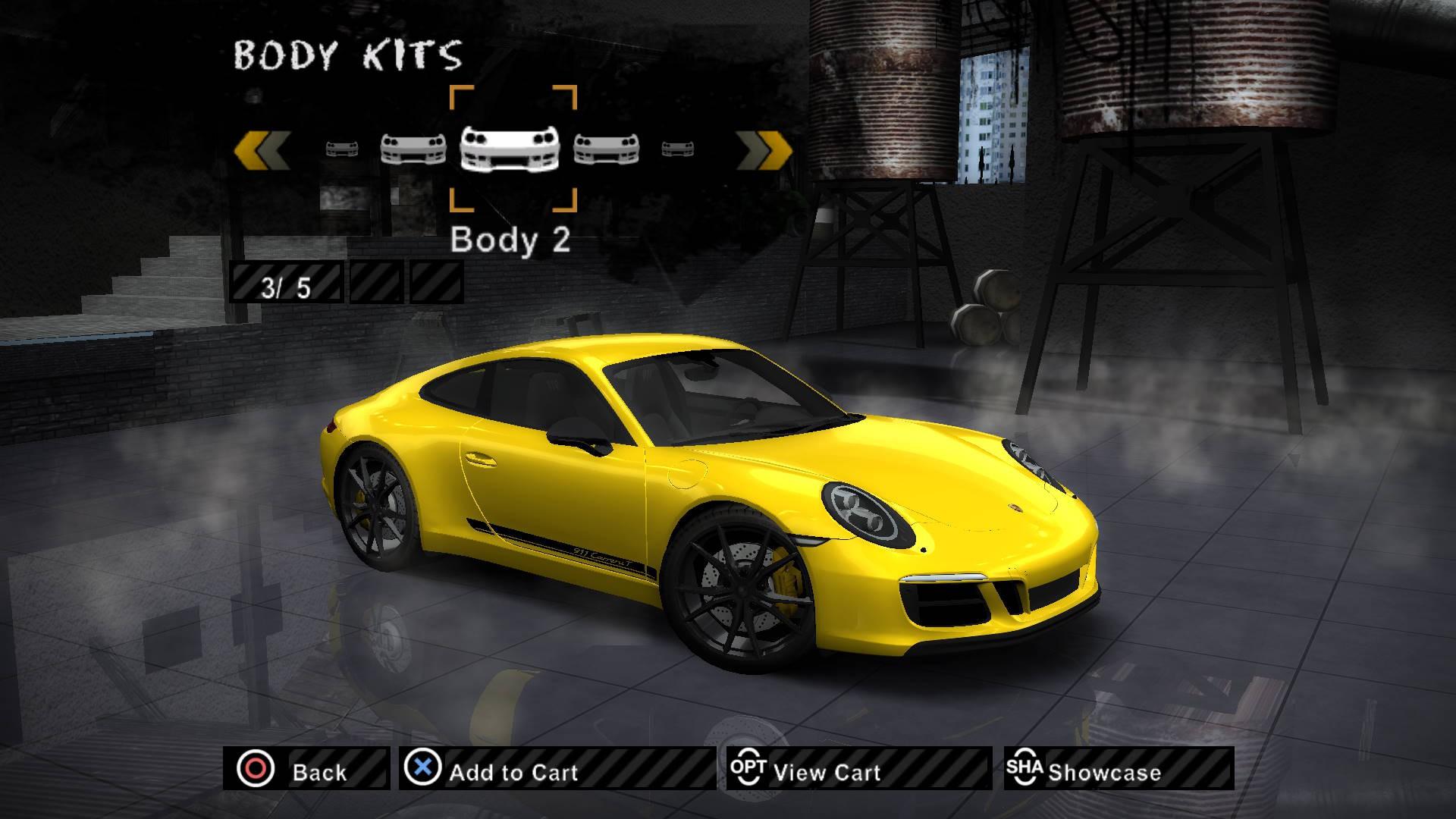Select the highlighted Body 2 kit thumbnail

513,149
